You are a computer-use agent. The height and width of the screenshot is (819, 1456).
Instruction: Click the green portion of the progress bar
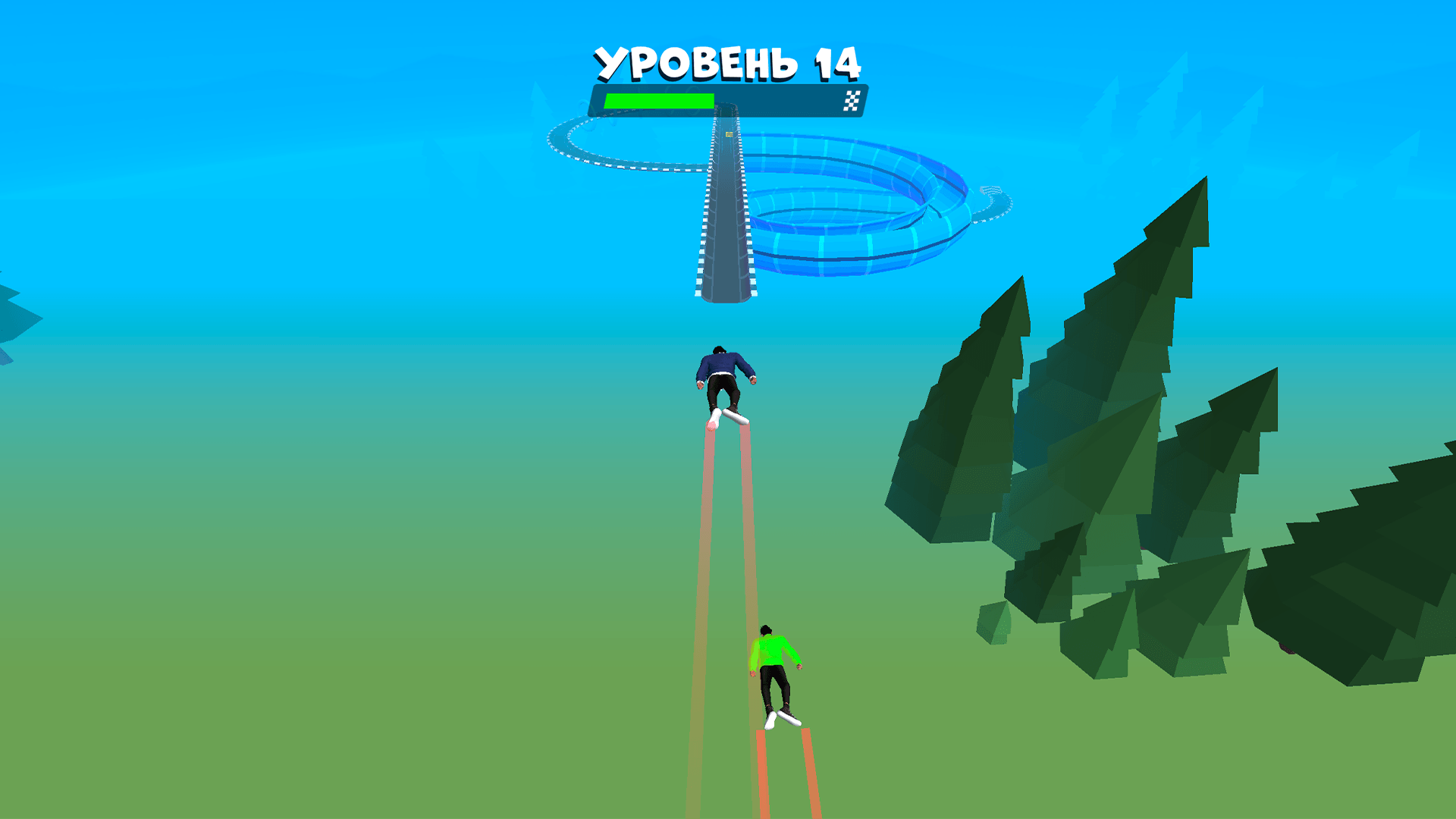(x=658, y=99)
